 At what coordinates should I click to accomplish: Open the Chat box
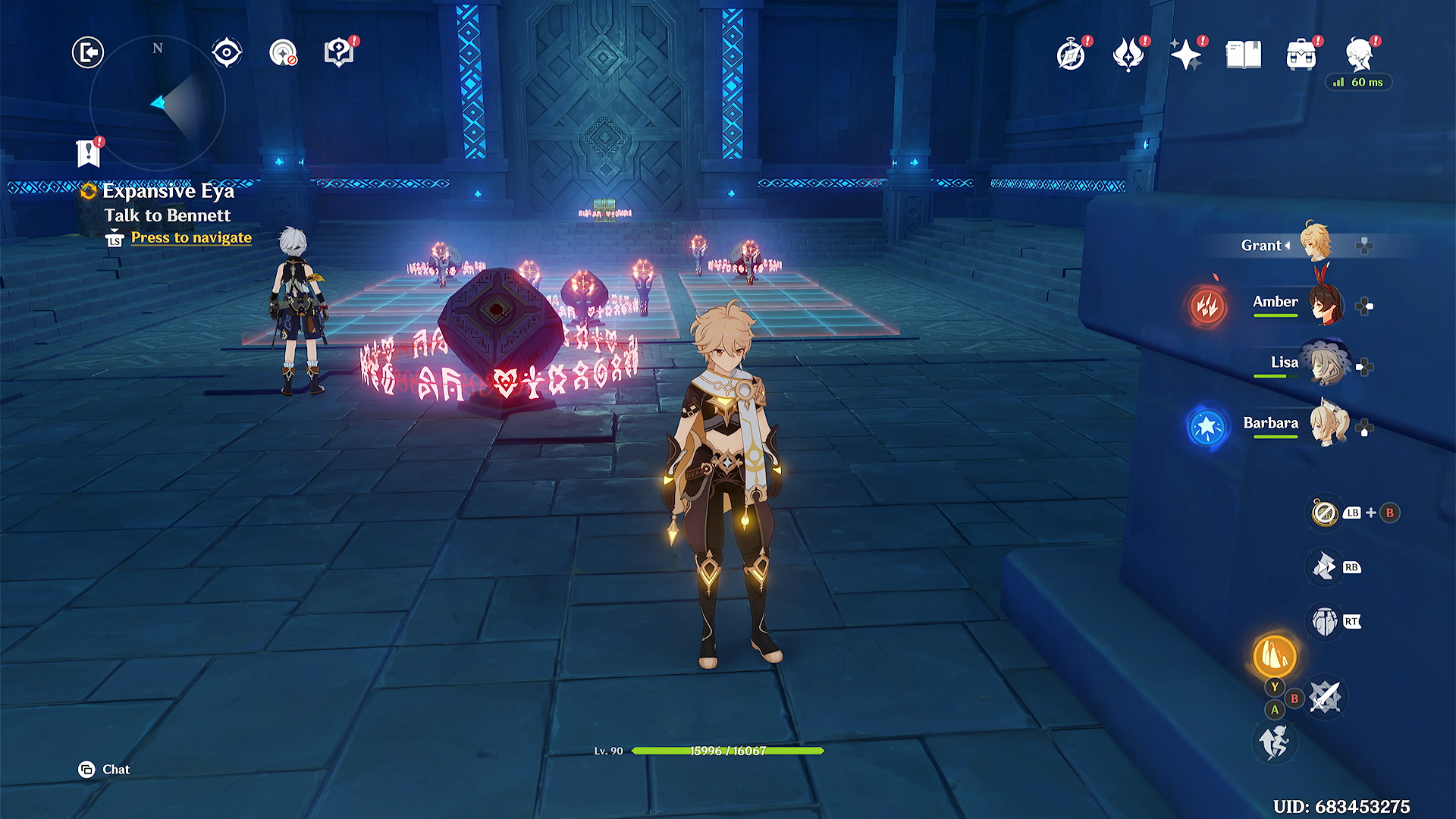pyautogui.click(x=105, y=770)
